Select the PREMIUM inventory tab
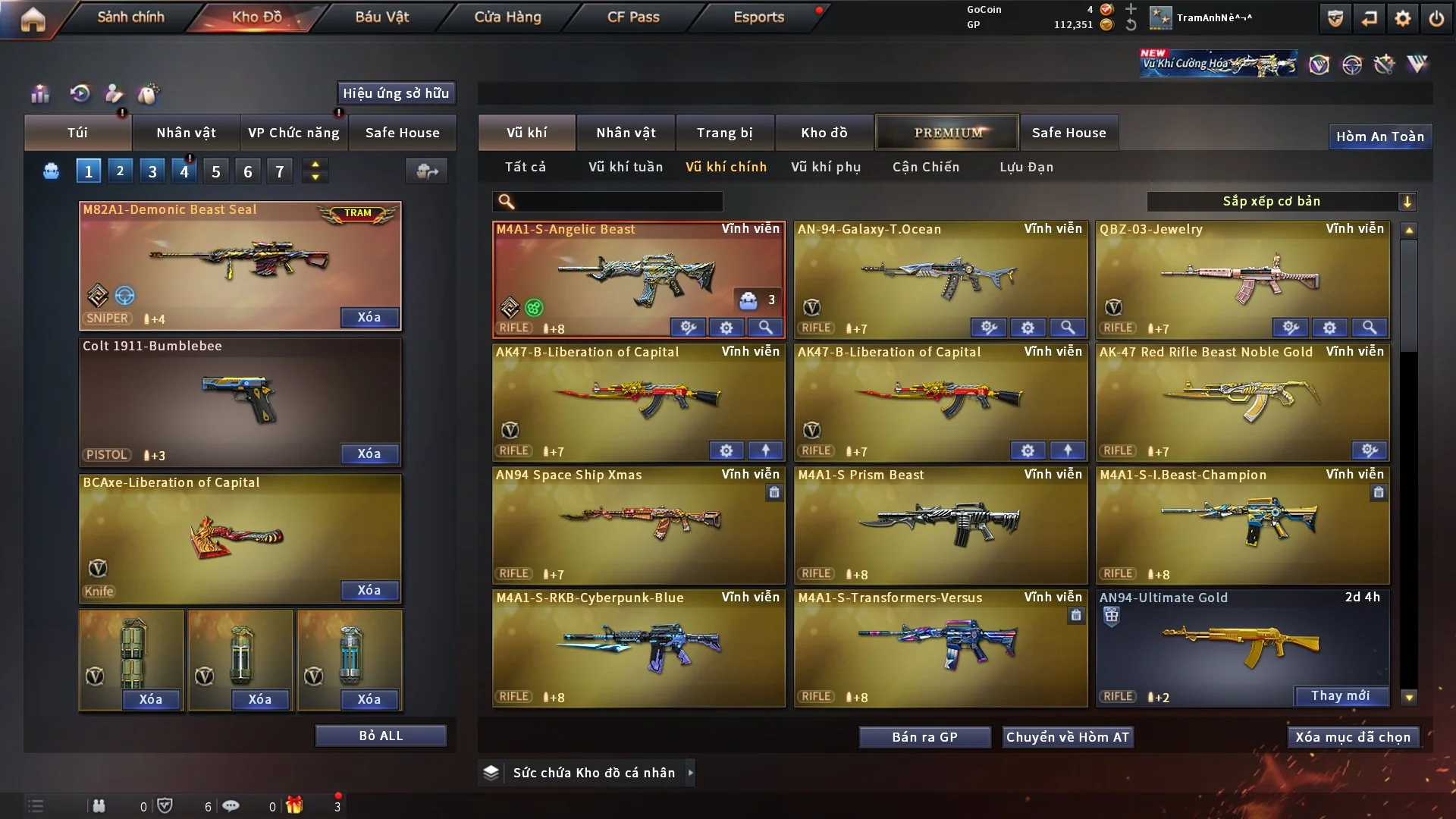 [x=947, y=133]
